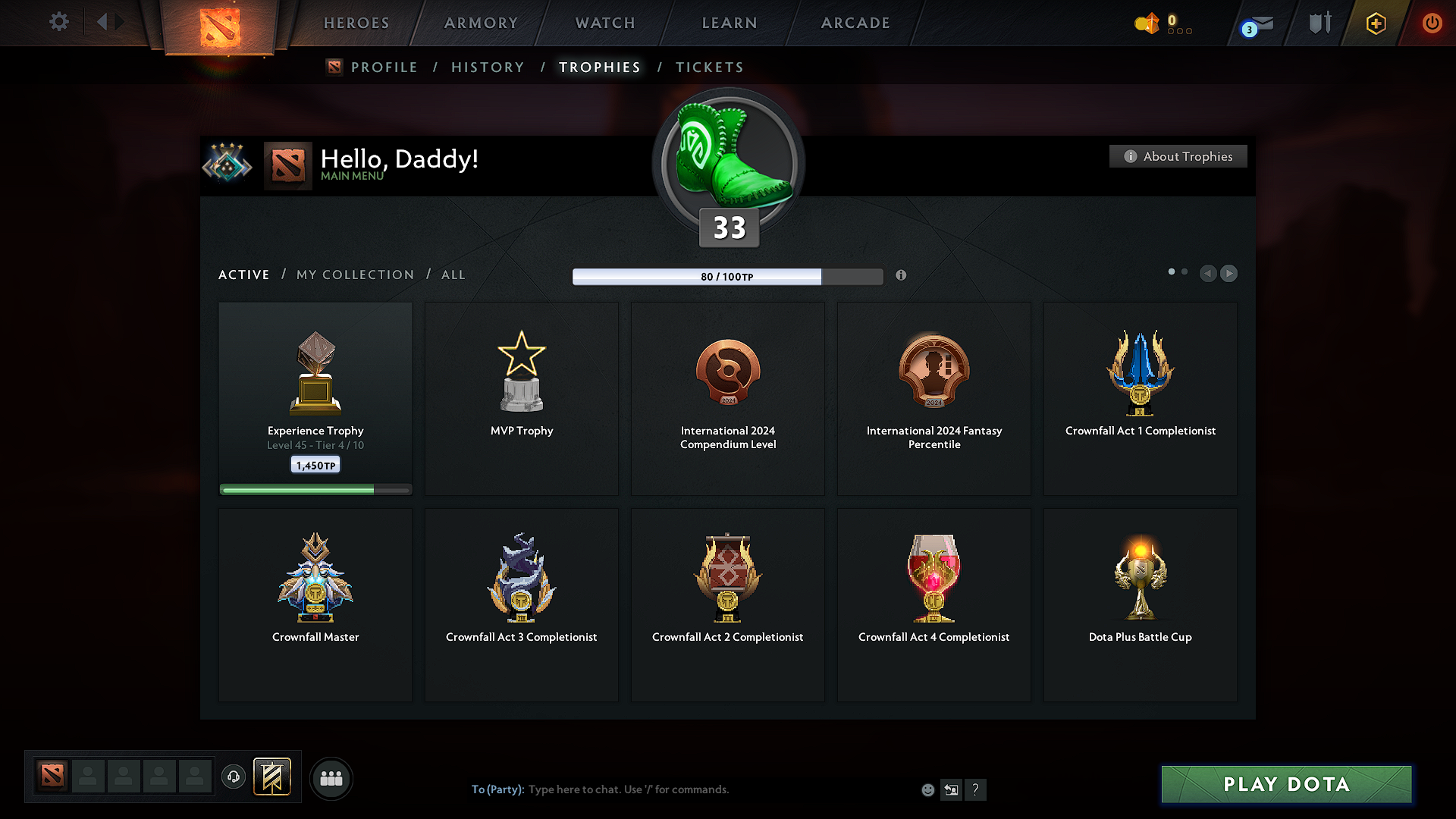
Task: Click the question mark chat help icon
Action: (976, 789)
